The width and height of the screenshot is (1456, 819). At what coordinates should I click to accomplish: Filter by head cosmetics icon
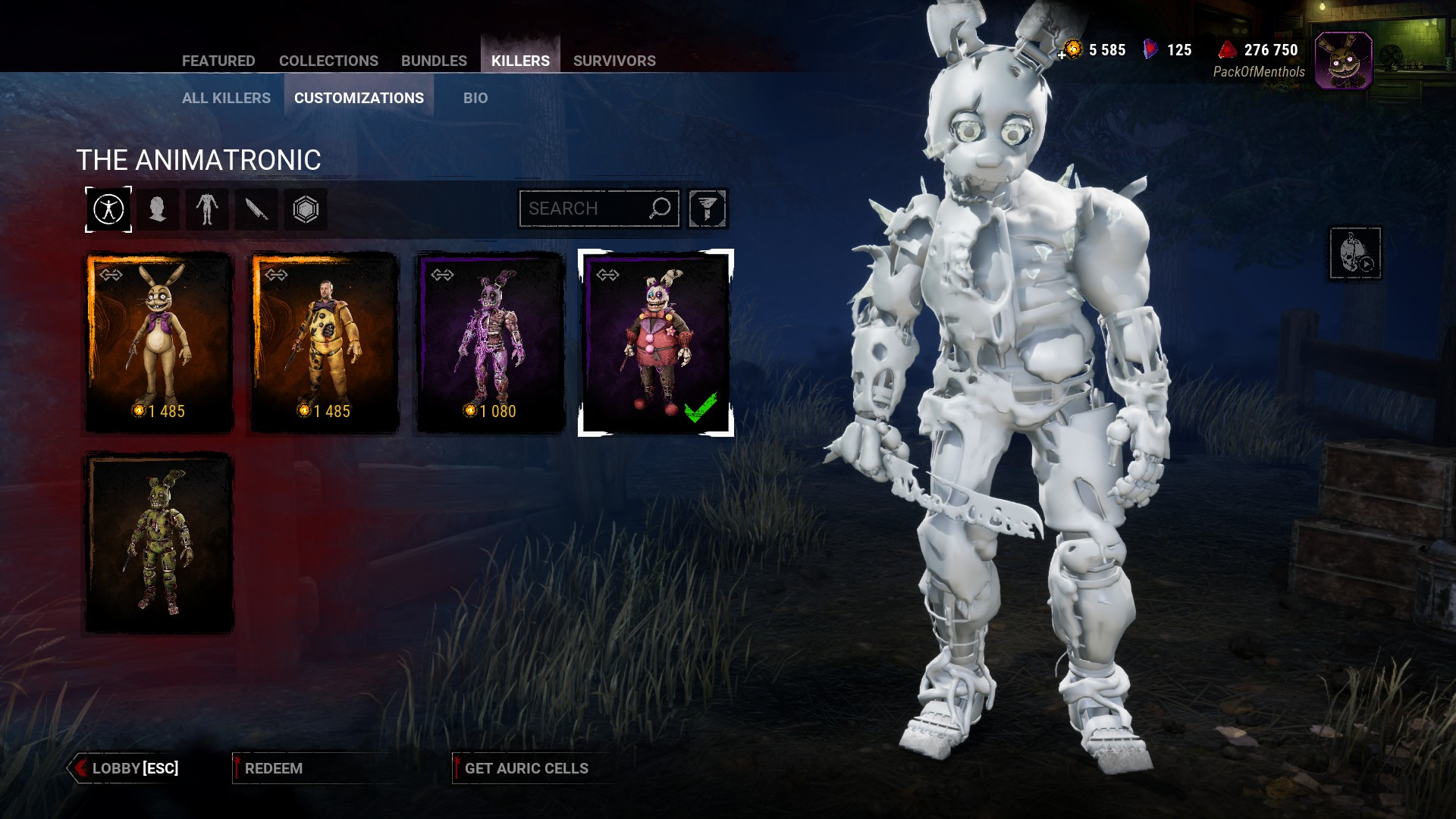click(x=158, y=209)
